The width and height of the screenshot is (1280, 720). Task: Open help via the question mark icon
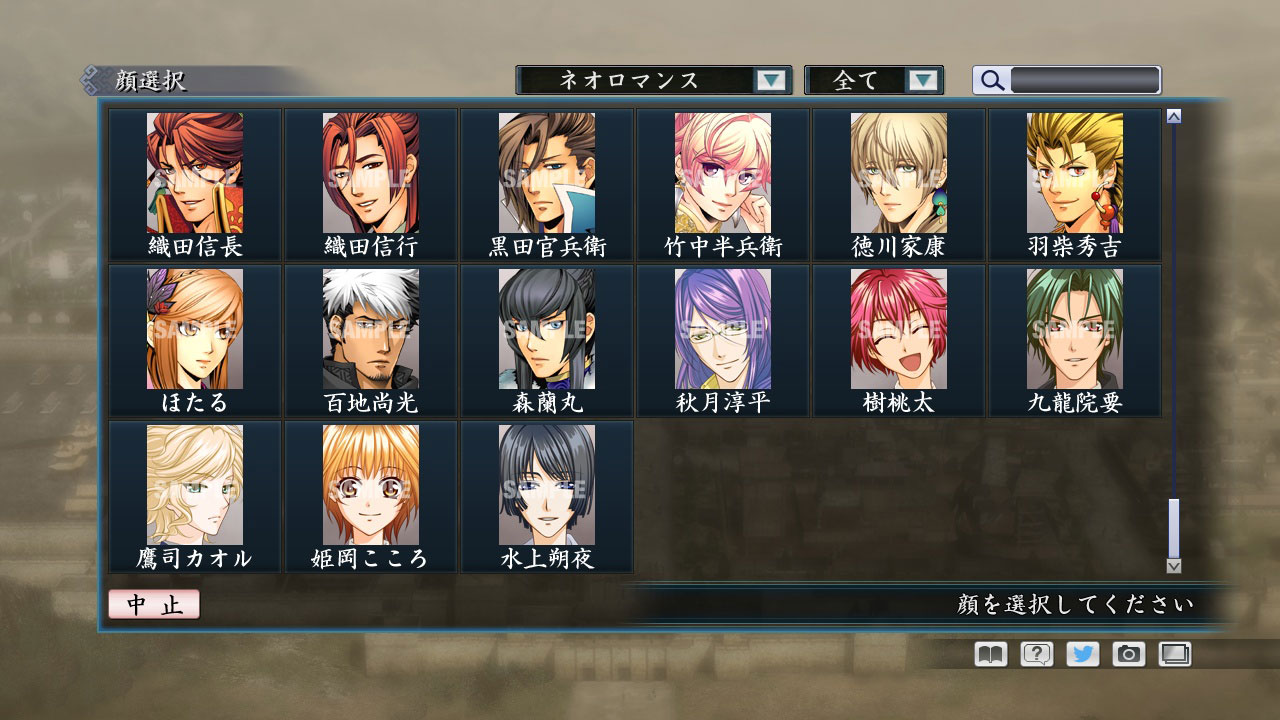tap(1034, 654)
